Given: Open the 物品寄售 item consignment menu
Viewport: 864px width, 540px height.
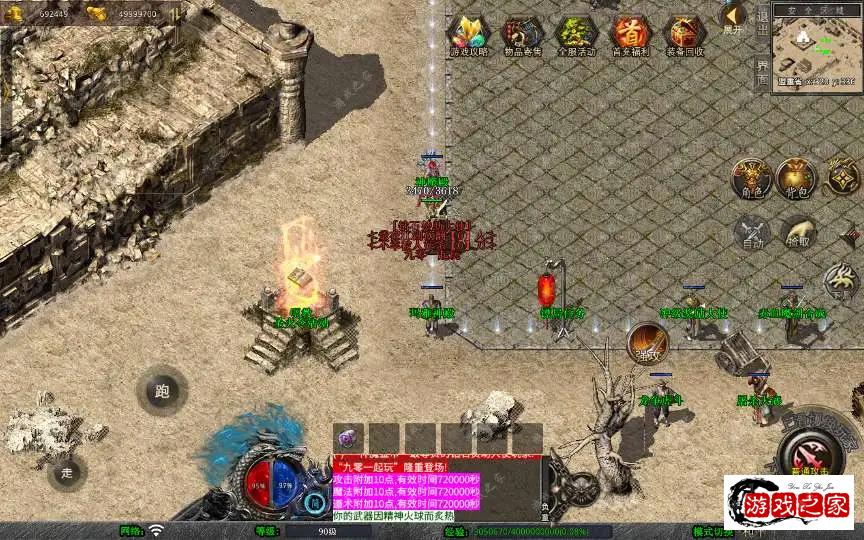Looking at the screenshot, I should pos(522,35).
